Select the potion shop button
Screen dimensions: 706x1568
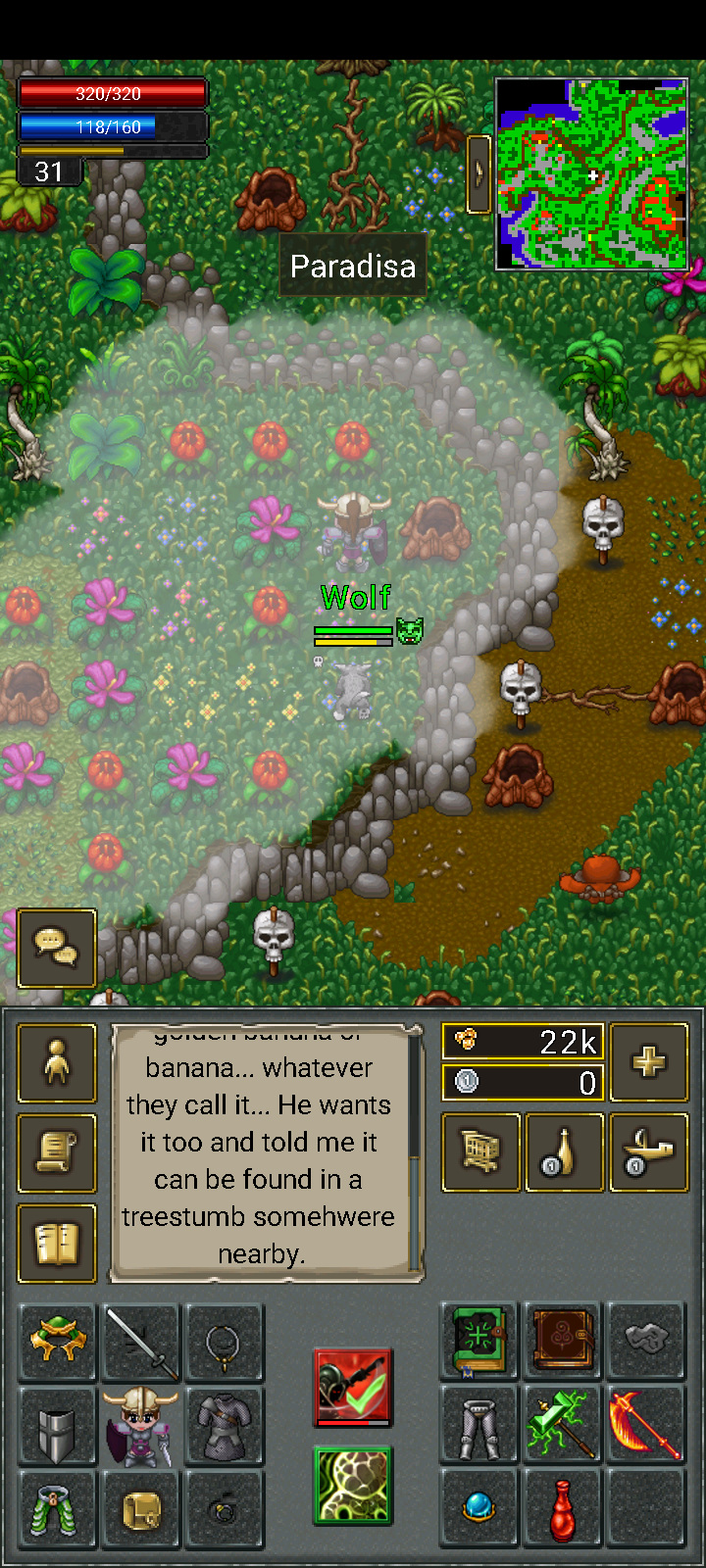click(564, 1152)
